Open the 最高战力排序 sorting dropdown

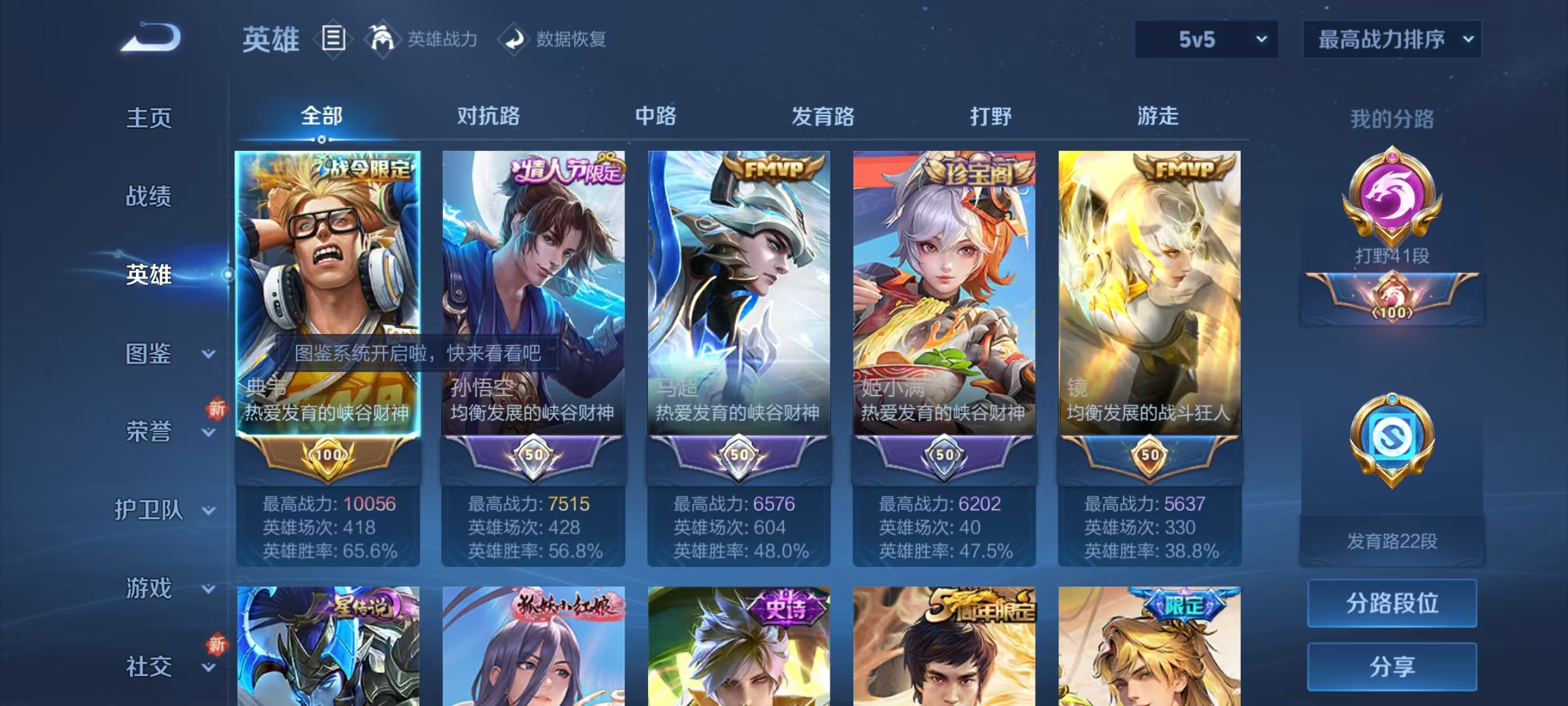1392,39
